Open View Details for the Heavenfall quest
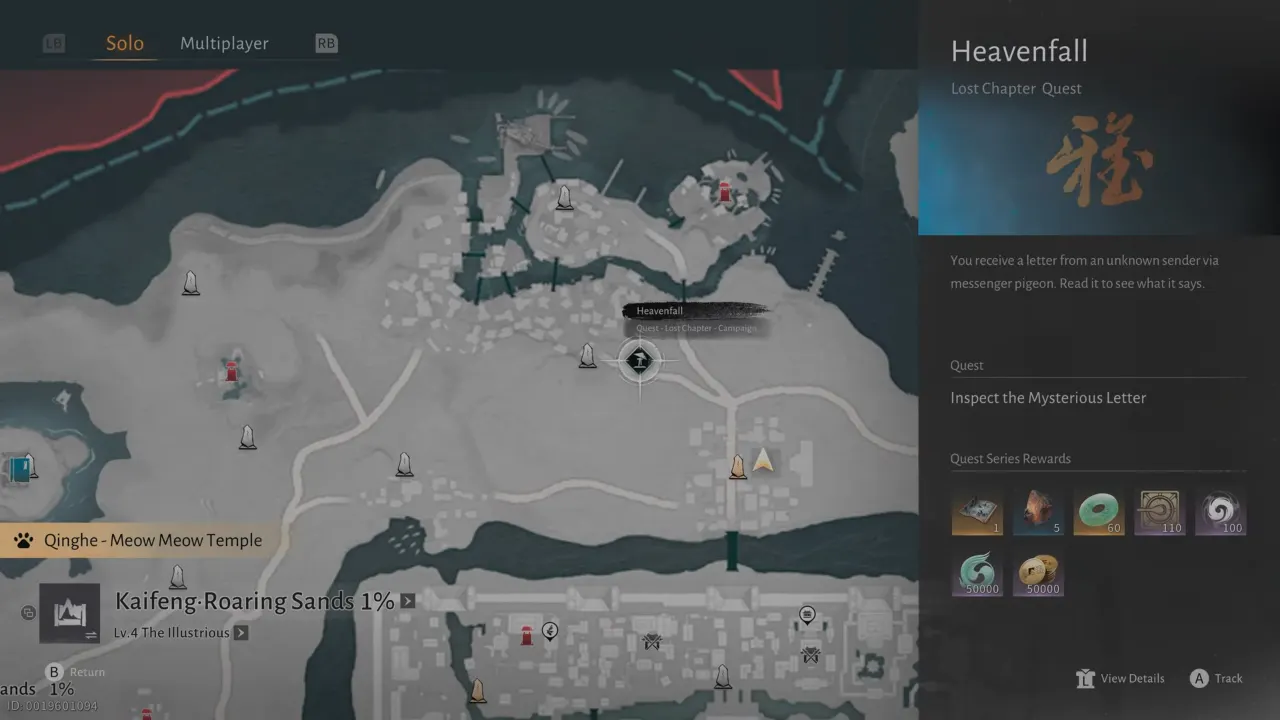This screenshot has width=1280, height=720. [x=1121, y=678]
